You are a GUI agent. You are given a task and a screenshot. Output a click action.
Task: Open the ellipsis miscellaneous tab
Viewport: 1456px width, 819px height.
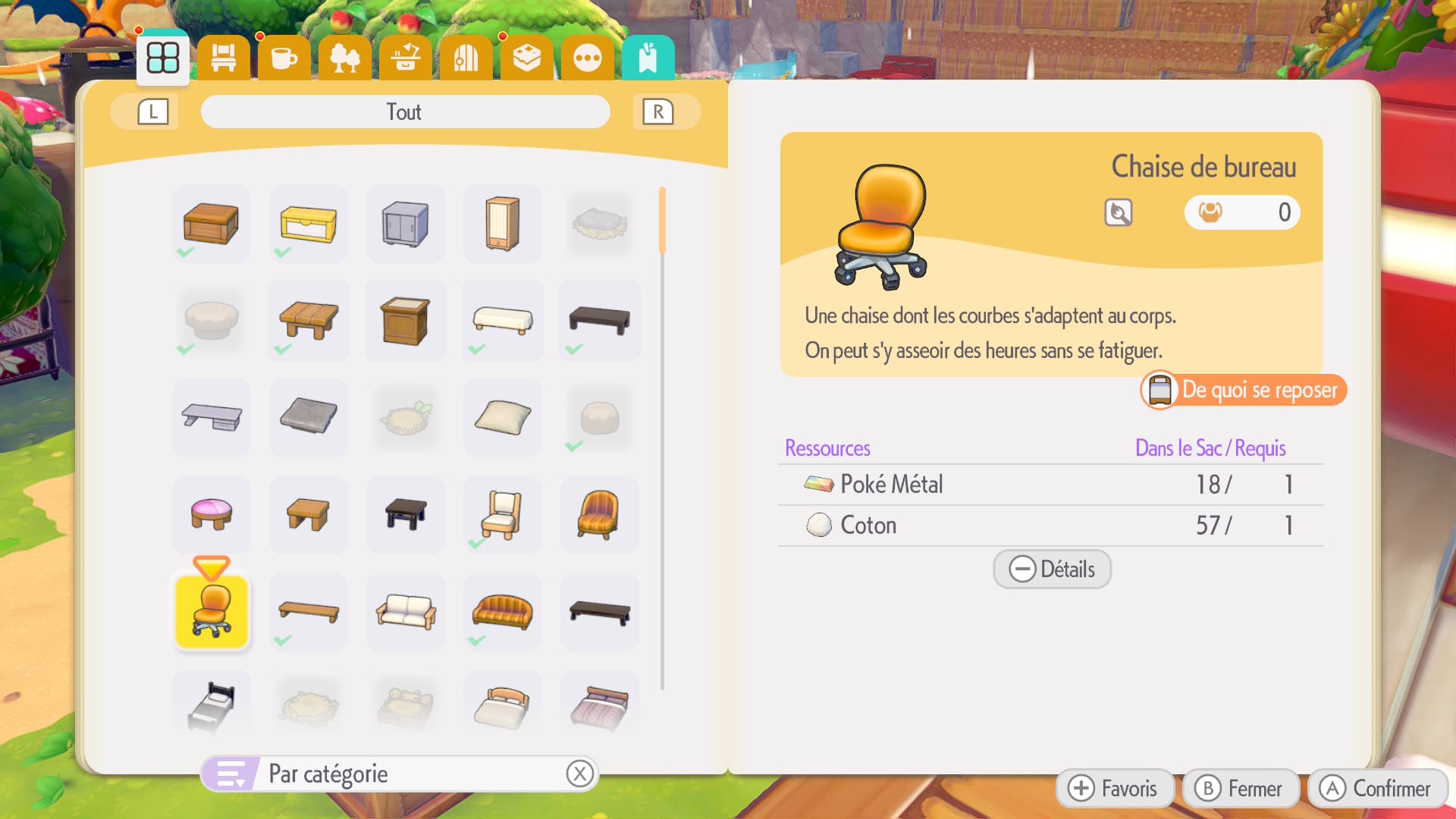(588, 58)
